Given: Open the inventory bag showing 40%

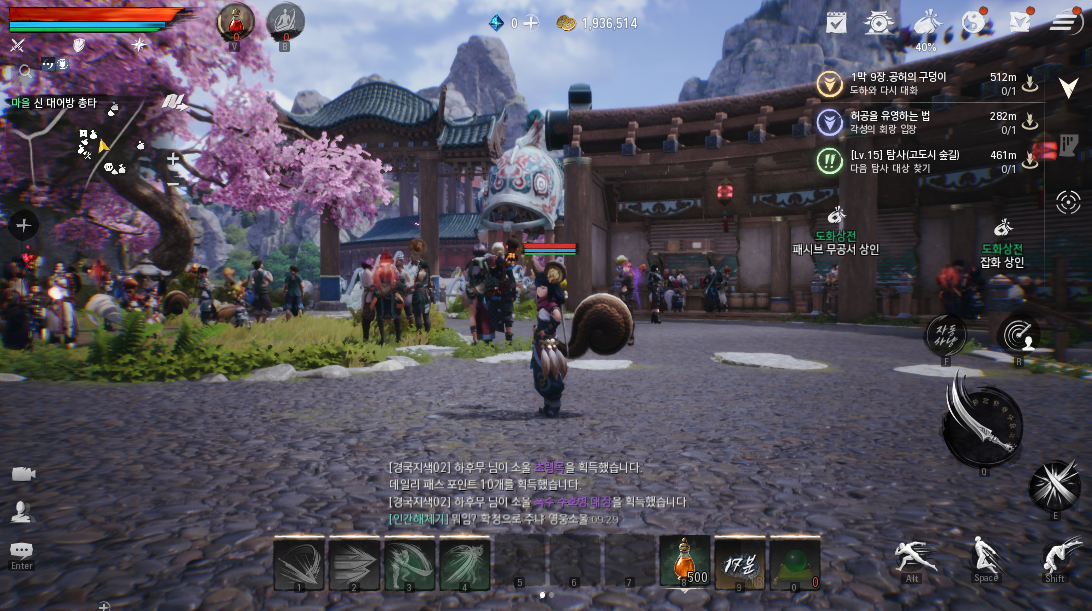Looking at the screenshot, I should pyautogui.click(x=927, y=25).
